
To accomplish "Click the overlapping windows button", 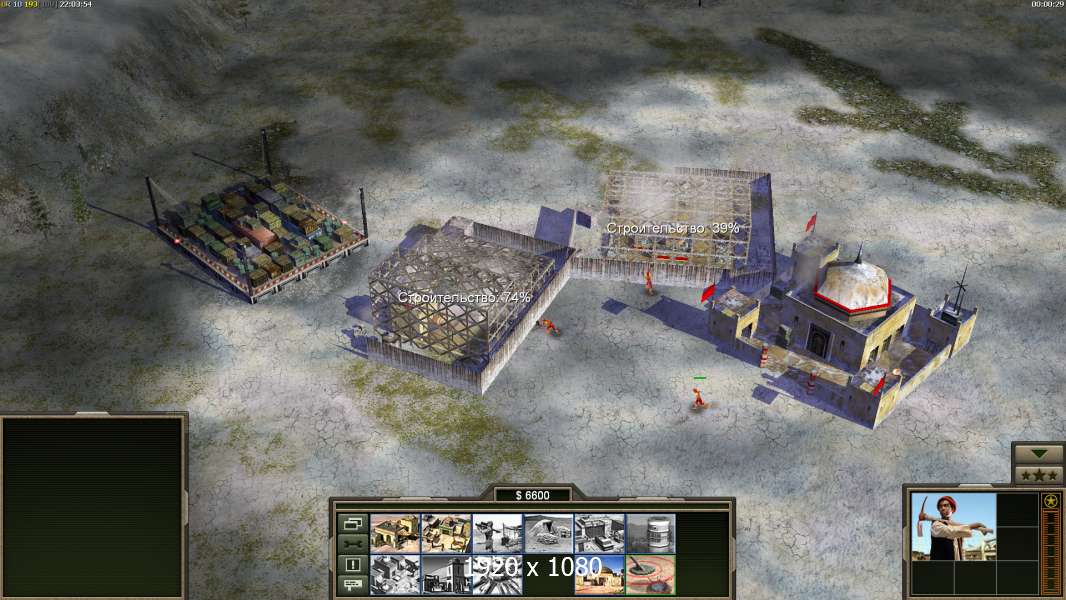I will pos(352,523).
